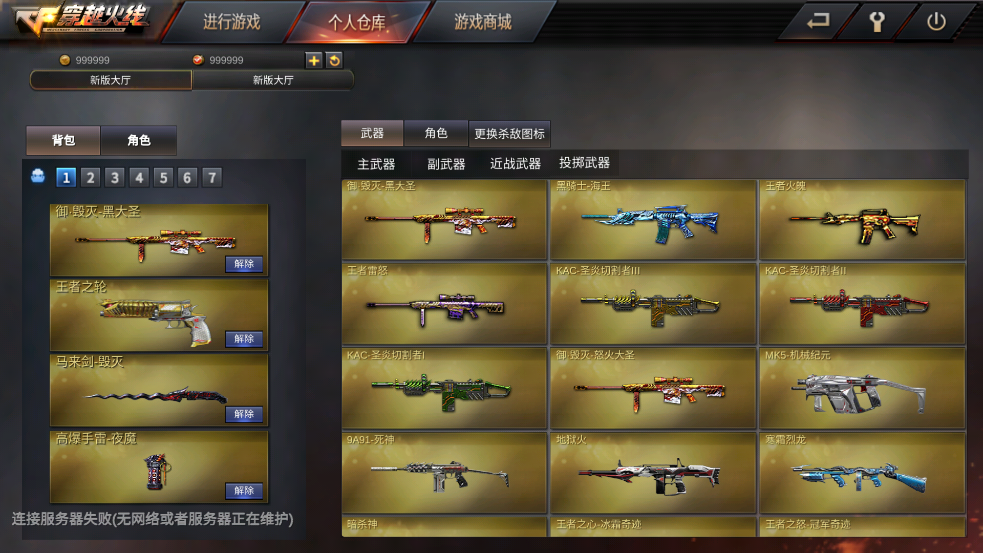Choose the MK5-机械纪元 weapon tile

pos(862,388)
